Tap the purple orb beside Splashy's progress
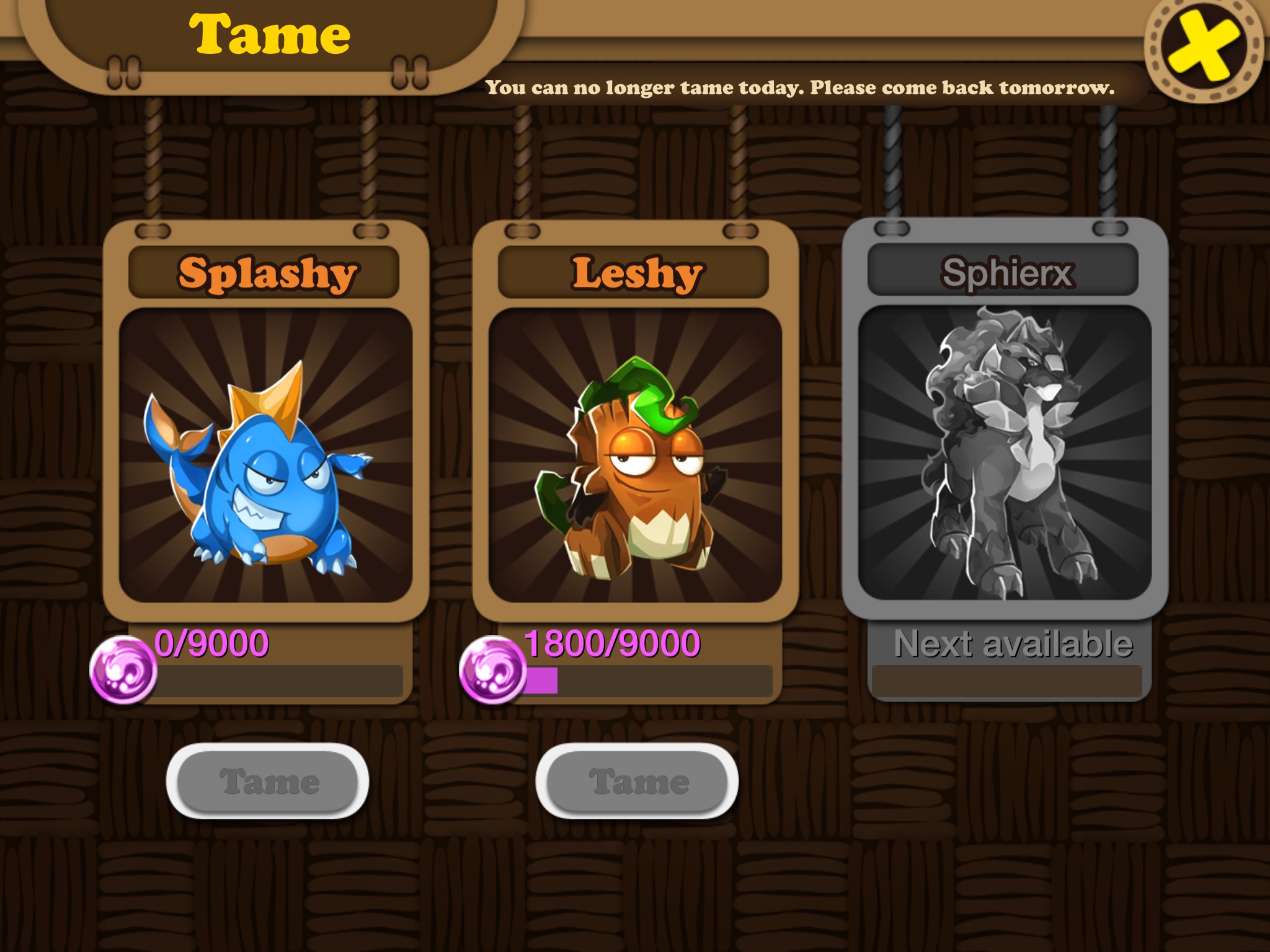The height and width of the screenshot is (952, 1270). tap(123, 671)
